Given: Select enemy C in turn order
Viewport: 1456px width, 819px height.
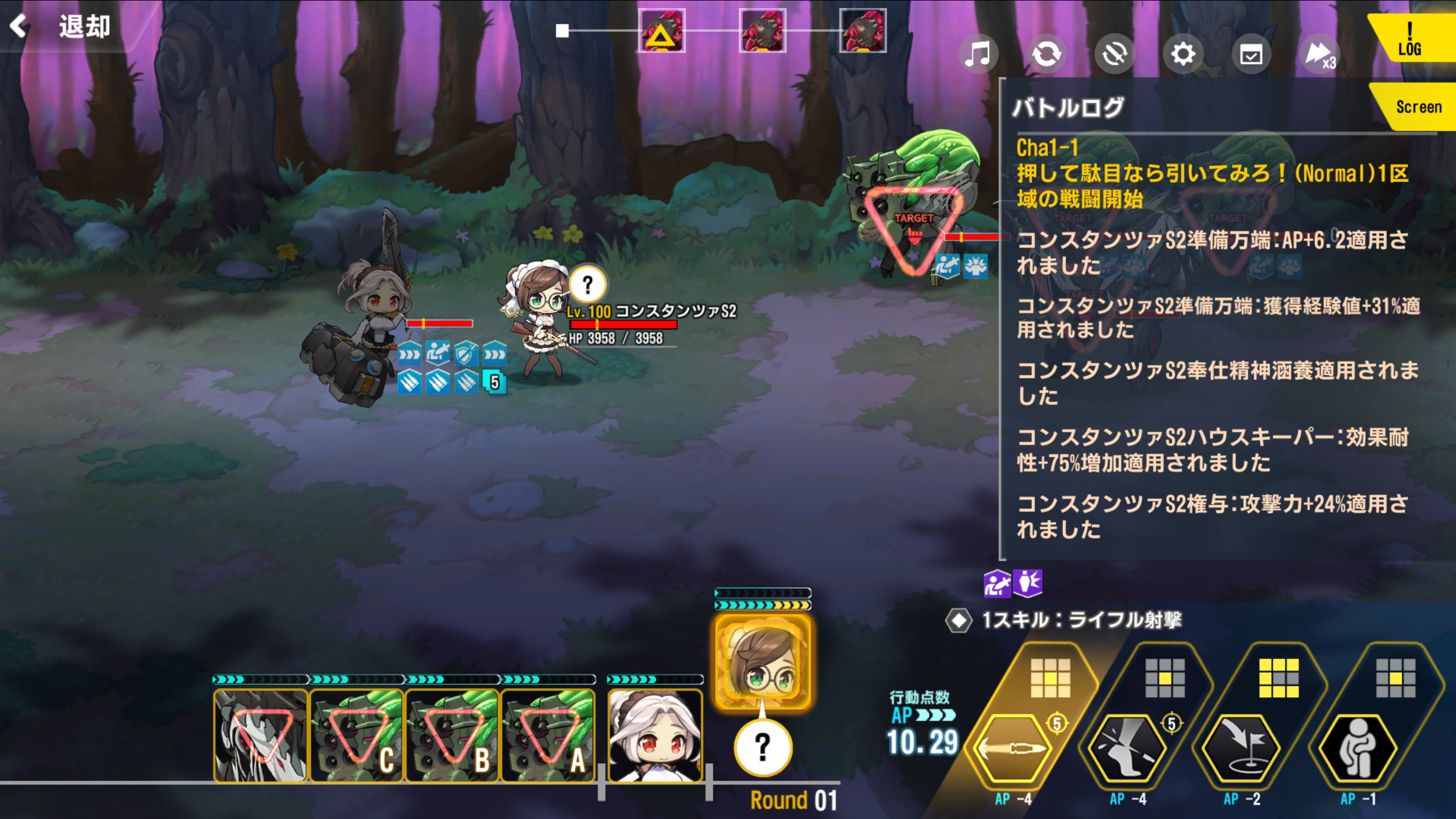Looking at the screenshot, I should pyautogui.click(x=356, y=736).
